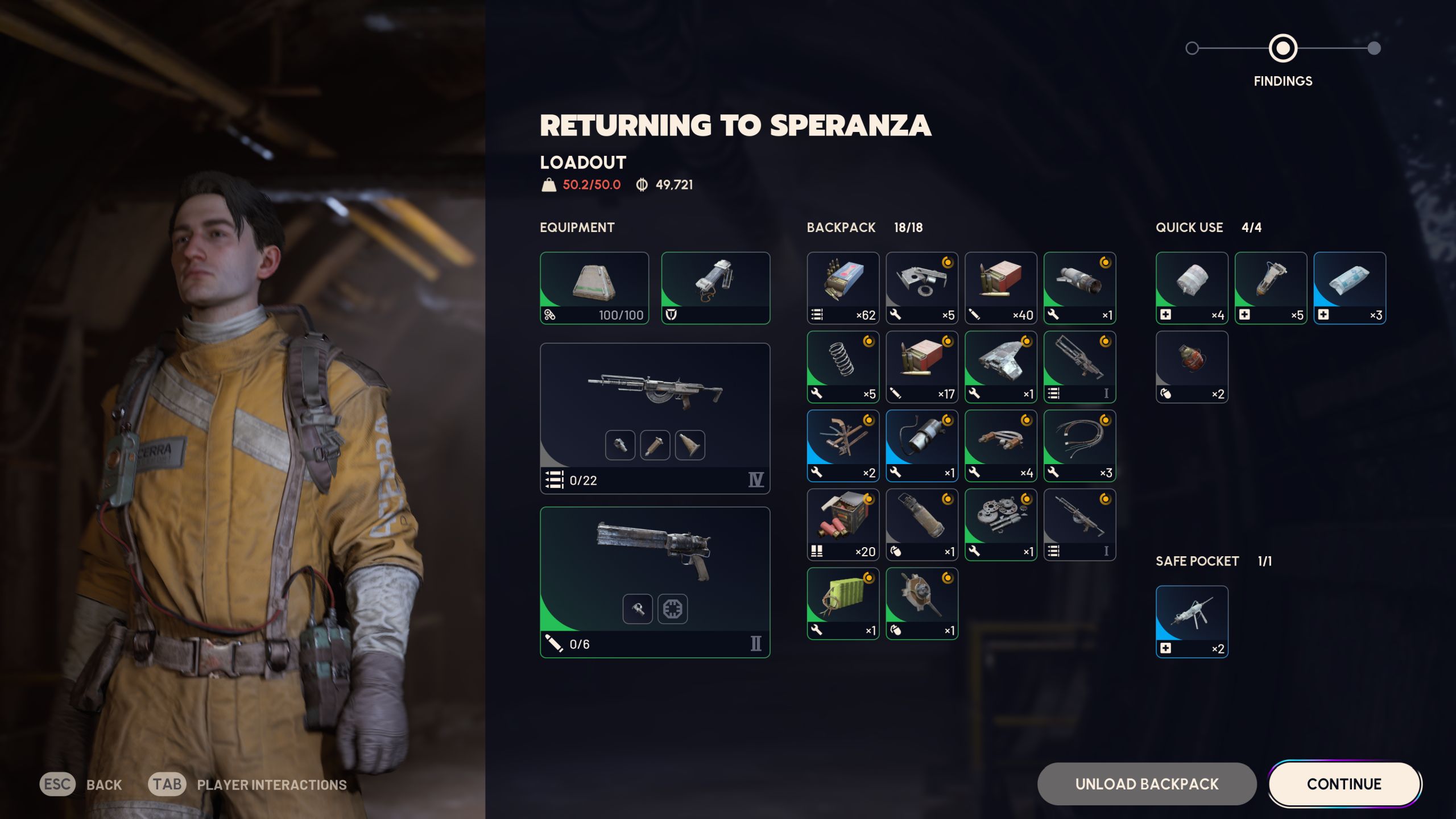Select the shotgun shells stack of 20
This screenshot has height=819, width=1456.
pos(842,524)
